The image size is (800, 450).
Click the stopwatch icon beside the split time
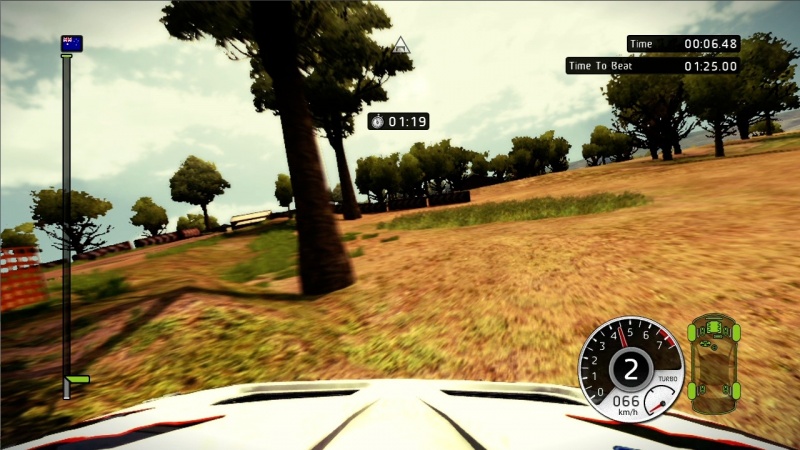tap(377, 121)
